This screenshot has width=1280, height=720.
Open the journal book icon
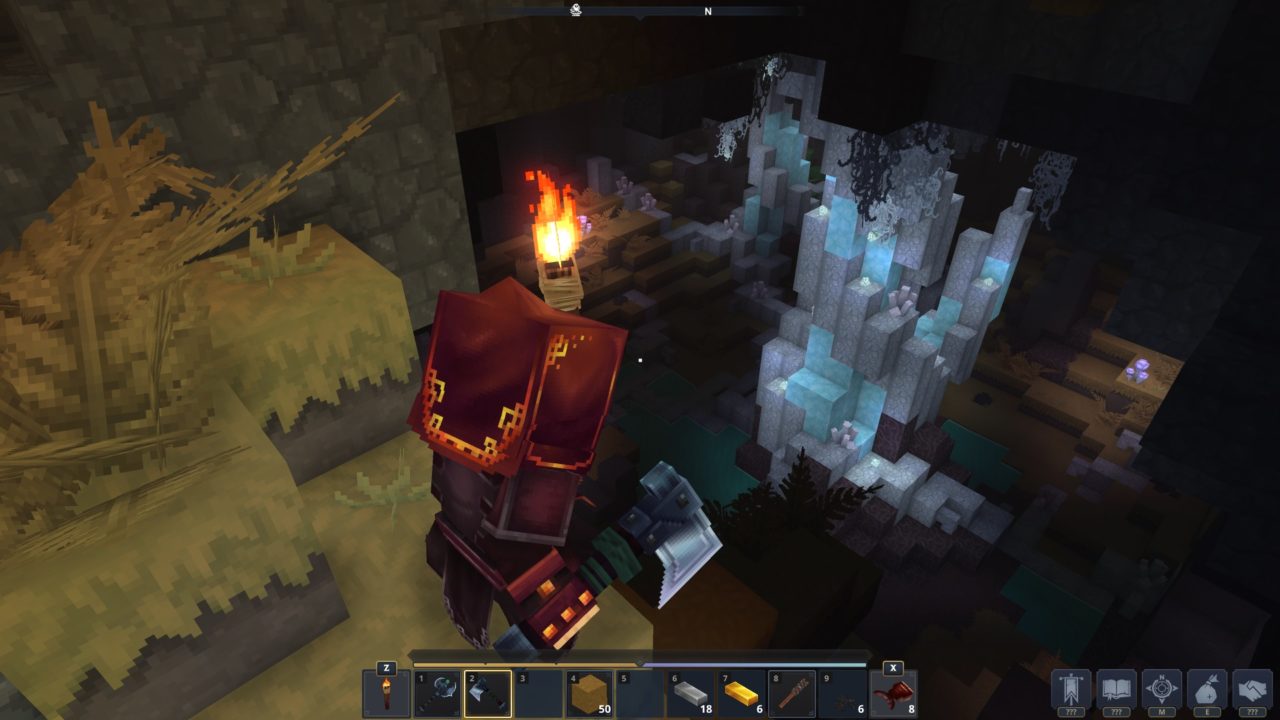[x=1115, y=686]
